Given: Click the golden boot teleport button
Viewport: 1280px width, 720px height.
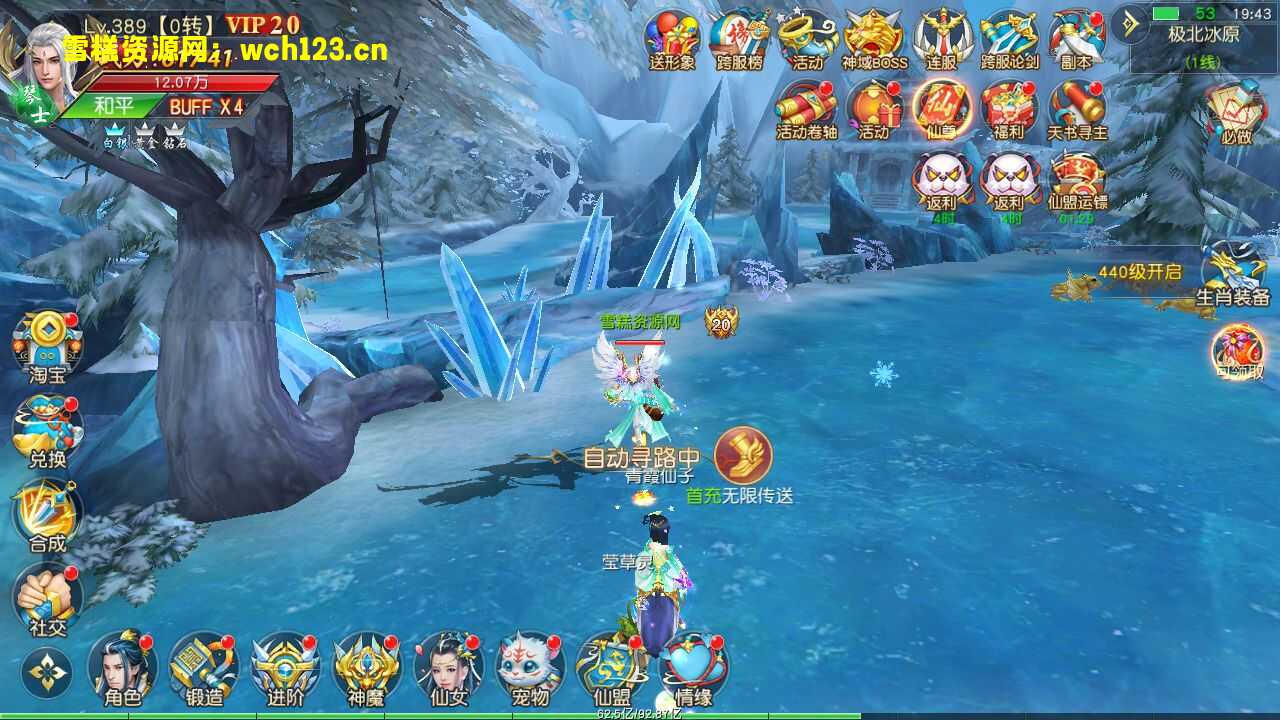Looking at the screenshot, I should coord(743,456).
